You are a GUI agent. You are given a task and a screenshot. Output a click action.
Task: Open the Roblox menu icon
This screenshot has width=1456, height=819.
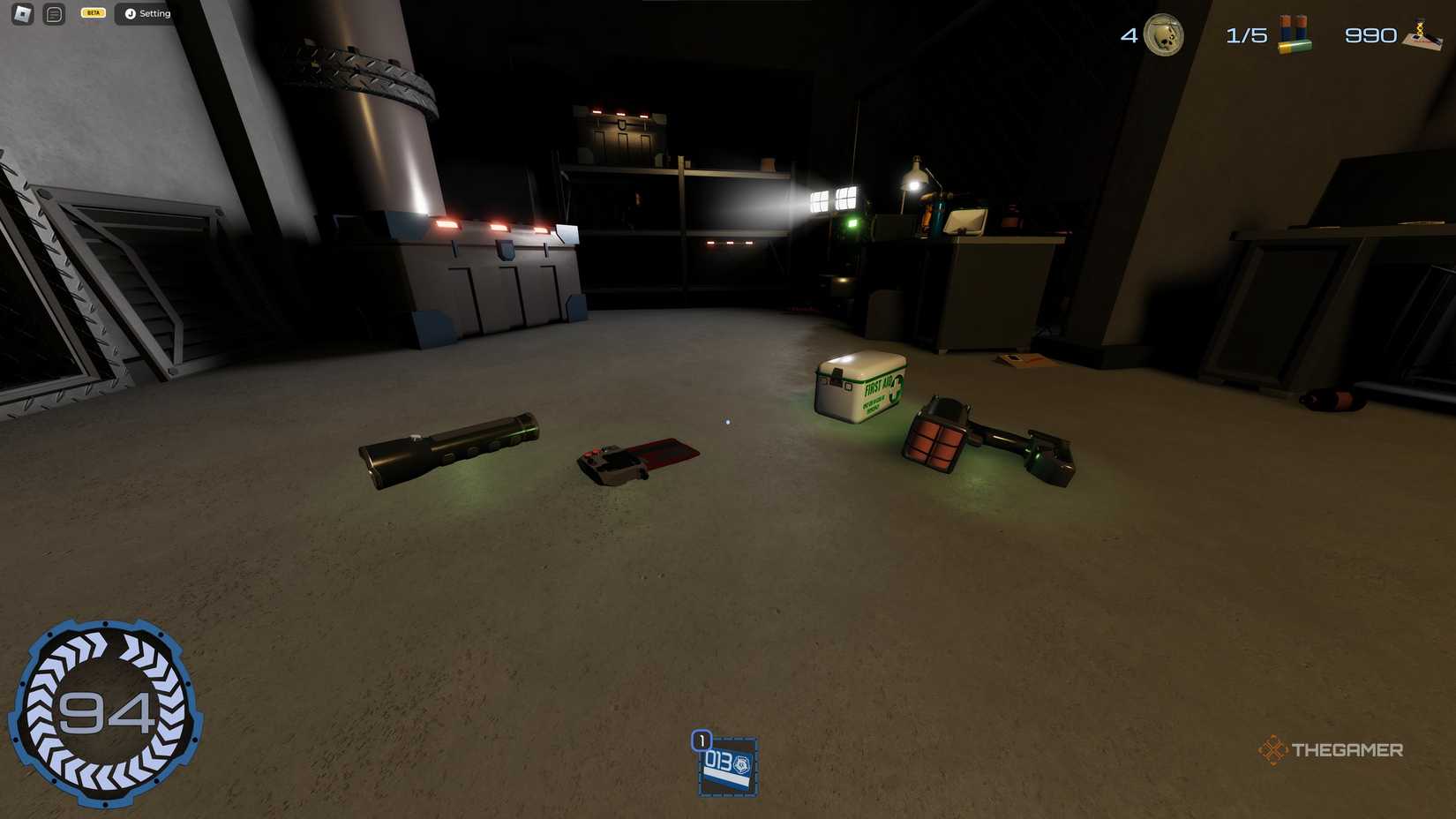21,13
